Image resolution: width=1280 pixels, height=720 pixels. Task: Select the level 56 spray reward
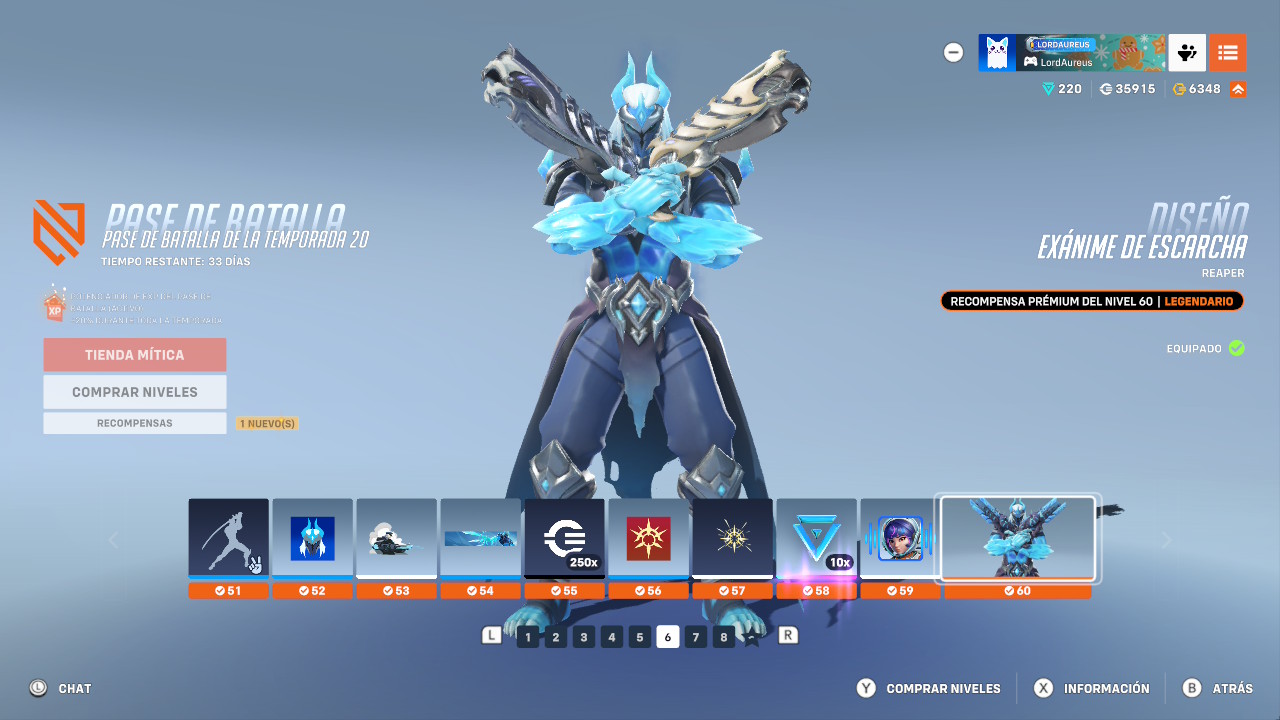(x=648, y=538)
